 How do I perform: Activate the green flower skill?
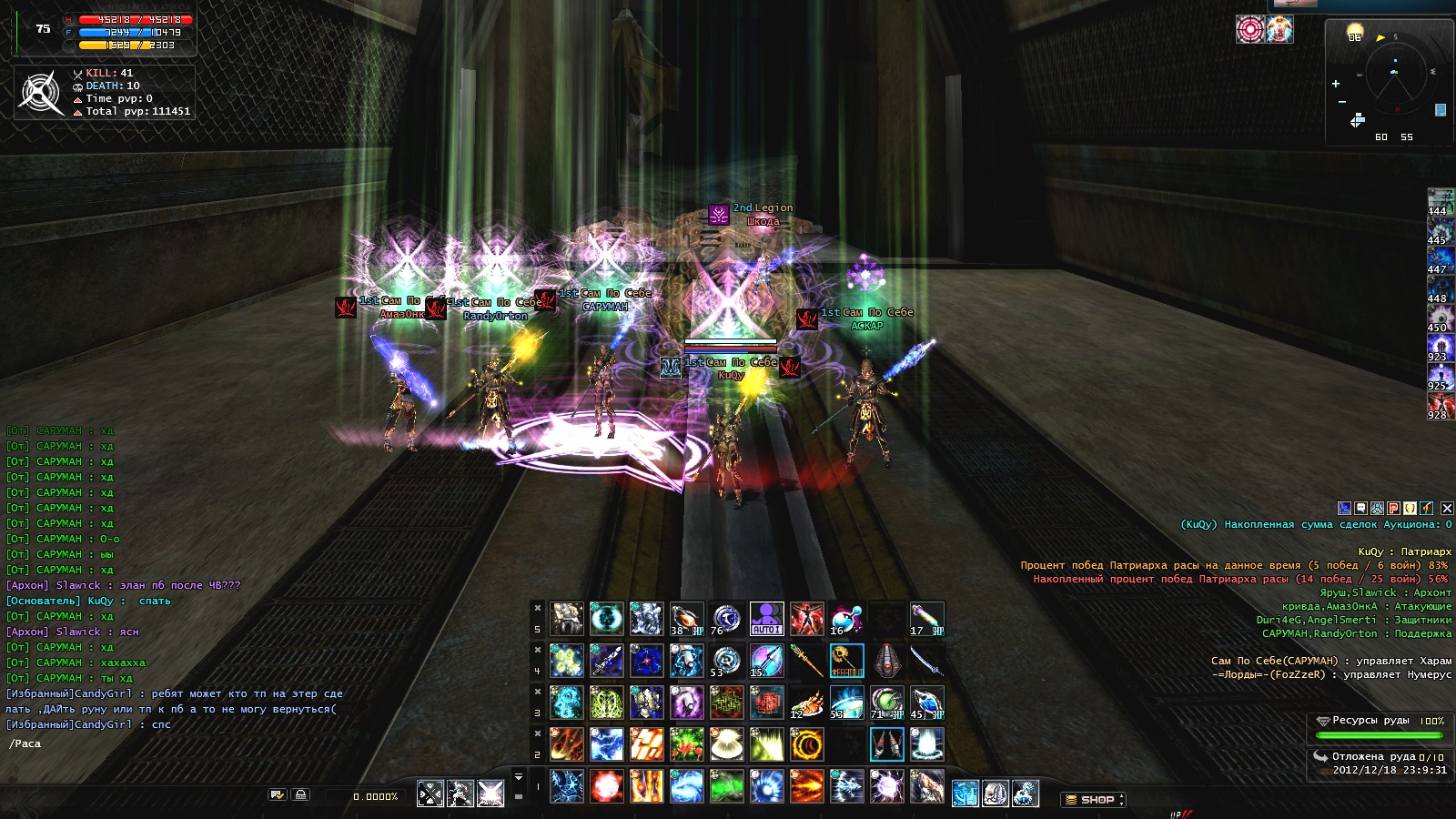pos(686,744)
